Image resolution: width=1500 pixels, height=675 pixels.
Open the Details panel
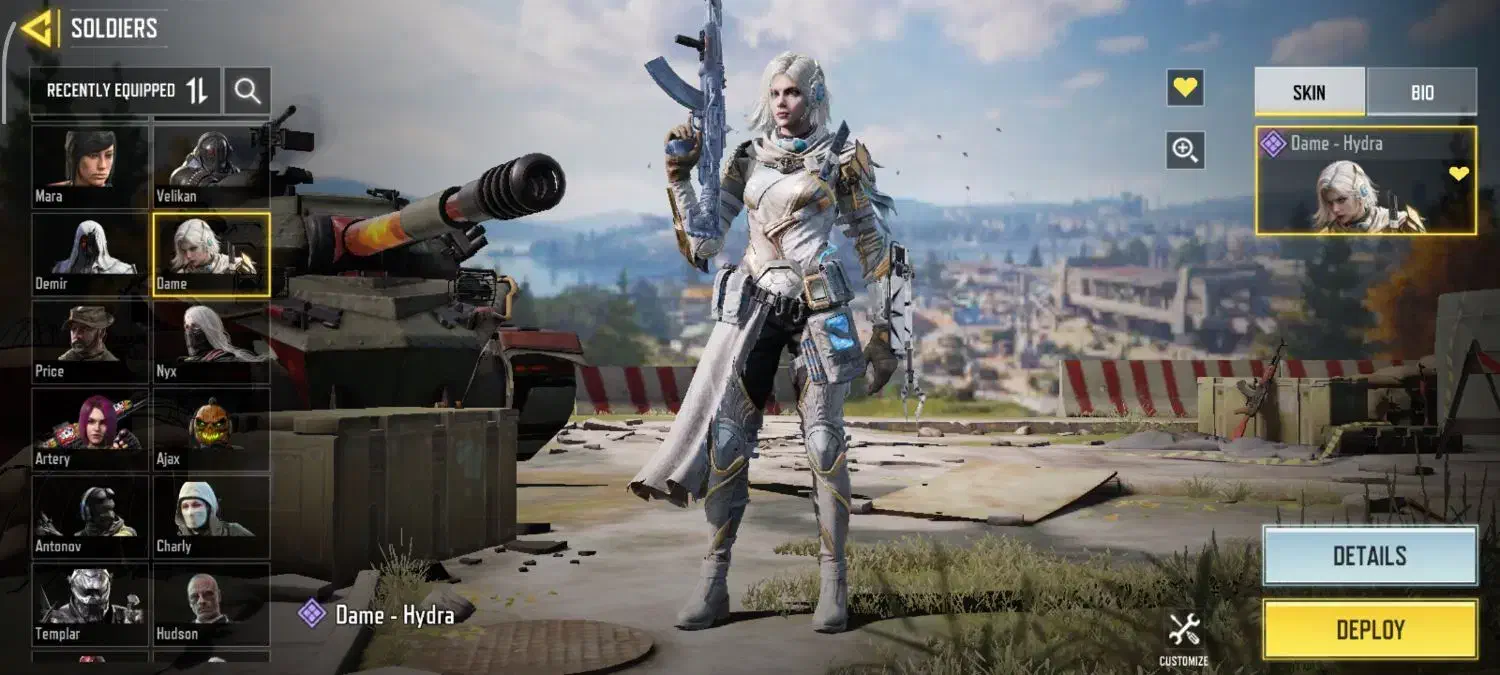1369,556
